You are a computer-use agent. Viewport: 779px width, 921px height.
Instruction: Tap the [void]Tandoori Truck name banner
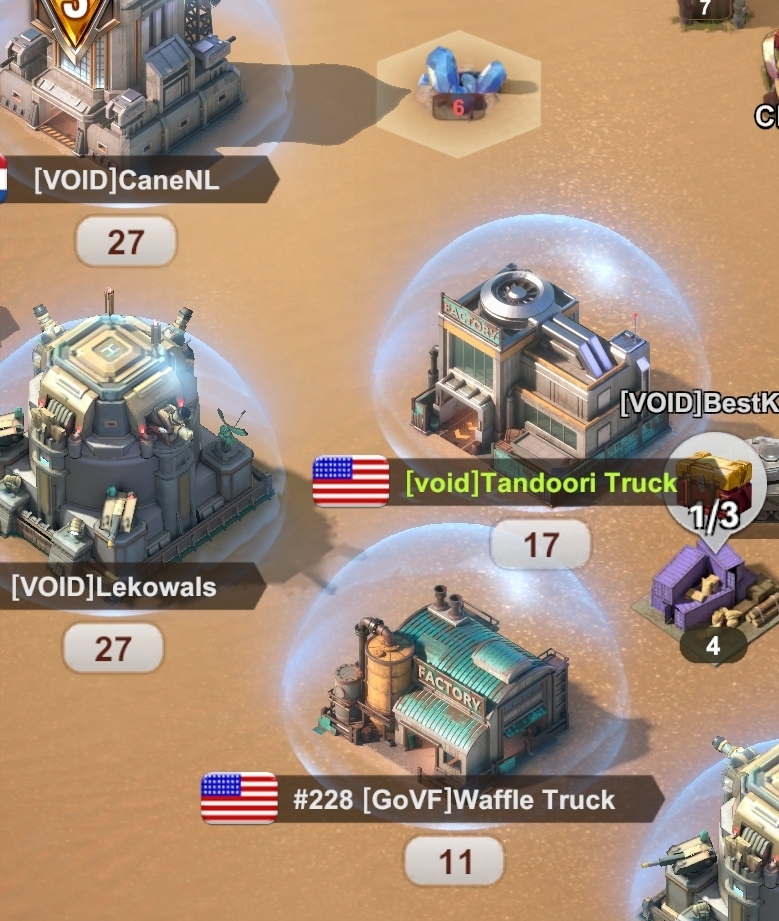tap(541, 483)
